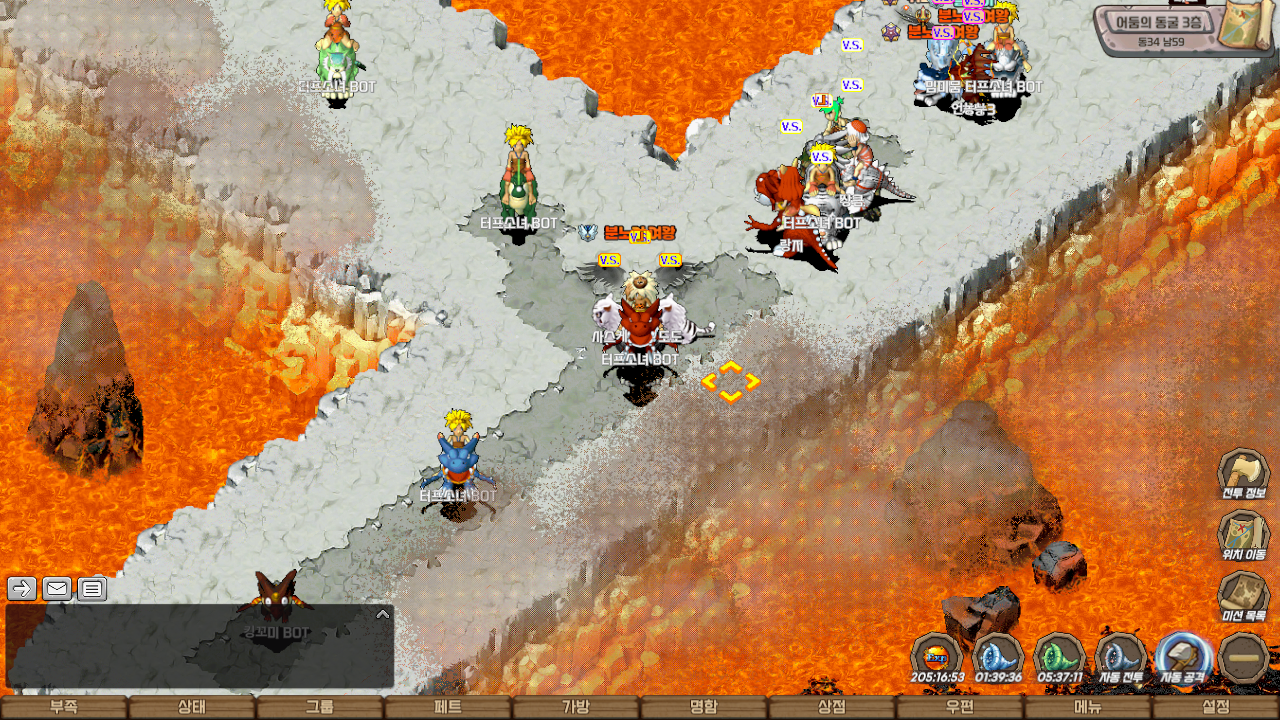Open the 위치 이동 location travel map icon

coord(1243,533)
